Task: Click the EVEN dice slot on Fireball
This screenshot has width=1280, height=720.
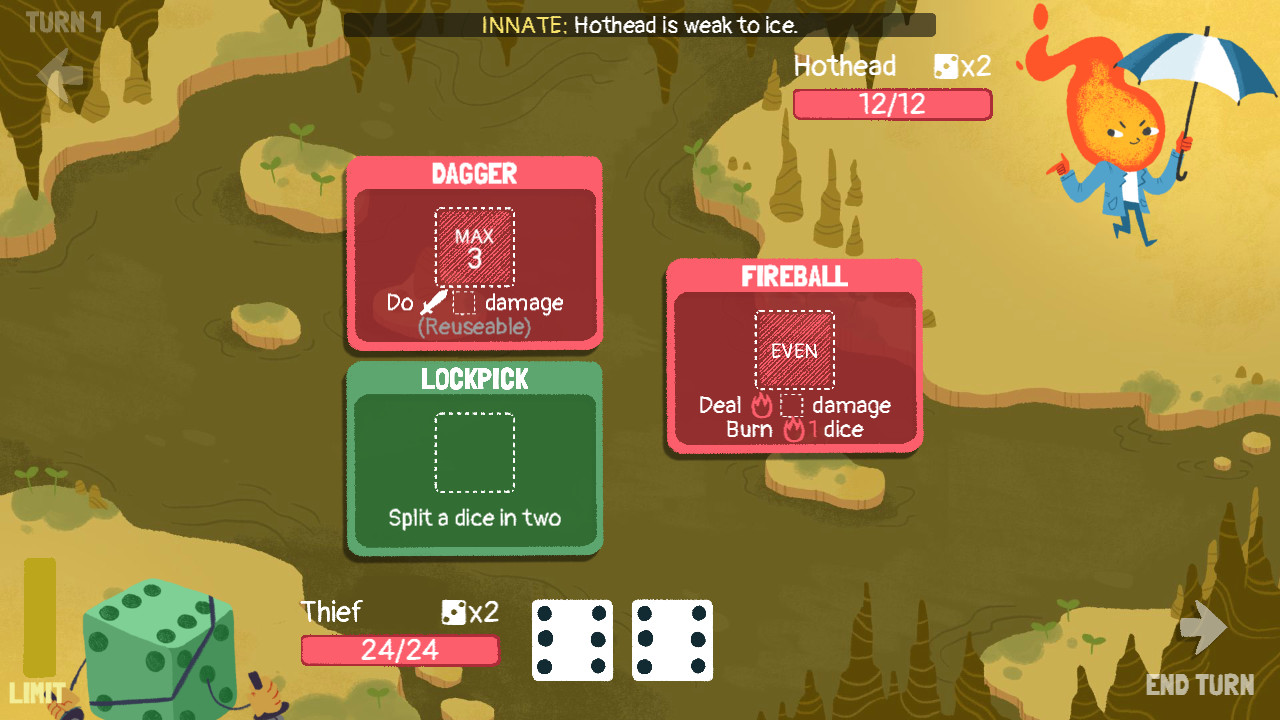Action: pos(793,350)
